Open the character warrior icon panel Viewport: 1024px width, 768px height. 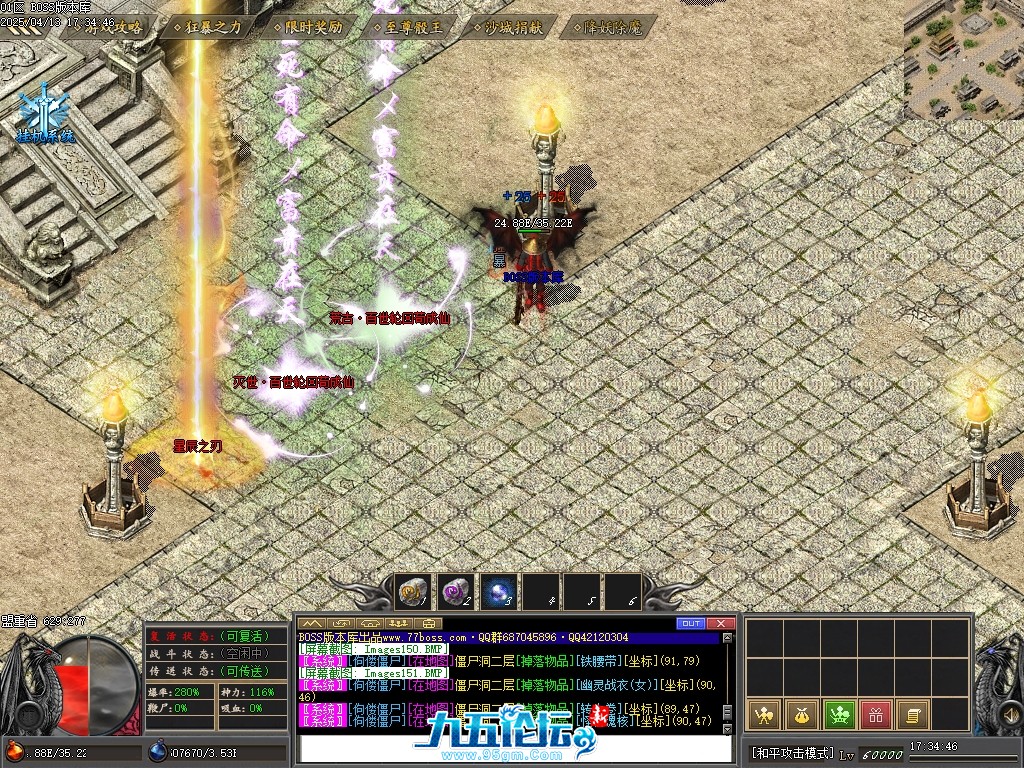[762, 714]
